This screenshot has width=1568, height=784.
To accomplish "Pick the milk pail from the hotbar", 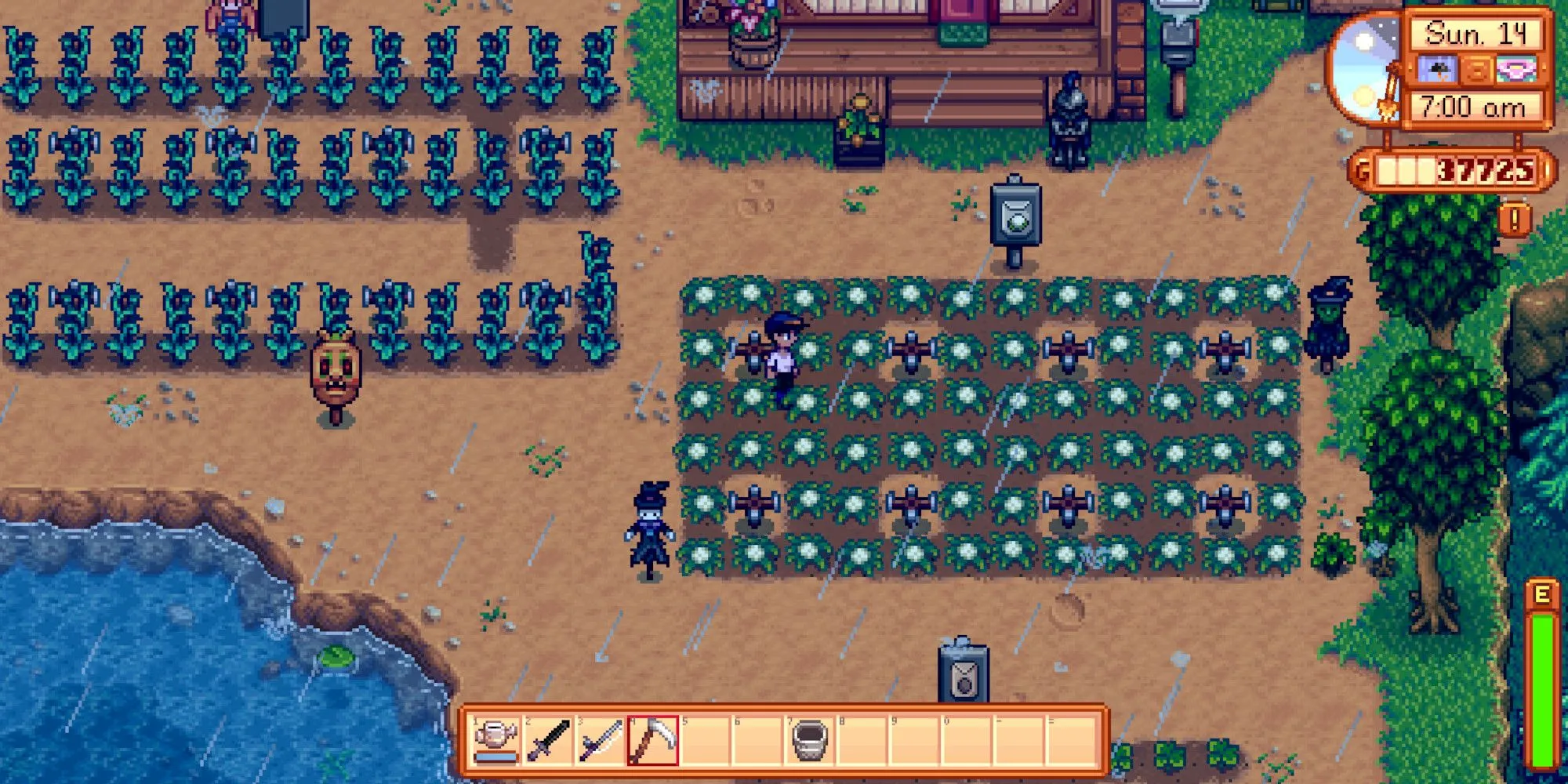I will pyautogui.click(x=811, y=741).
